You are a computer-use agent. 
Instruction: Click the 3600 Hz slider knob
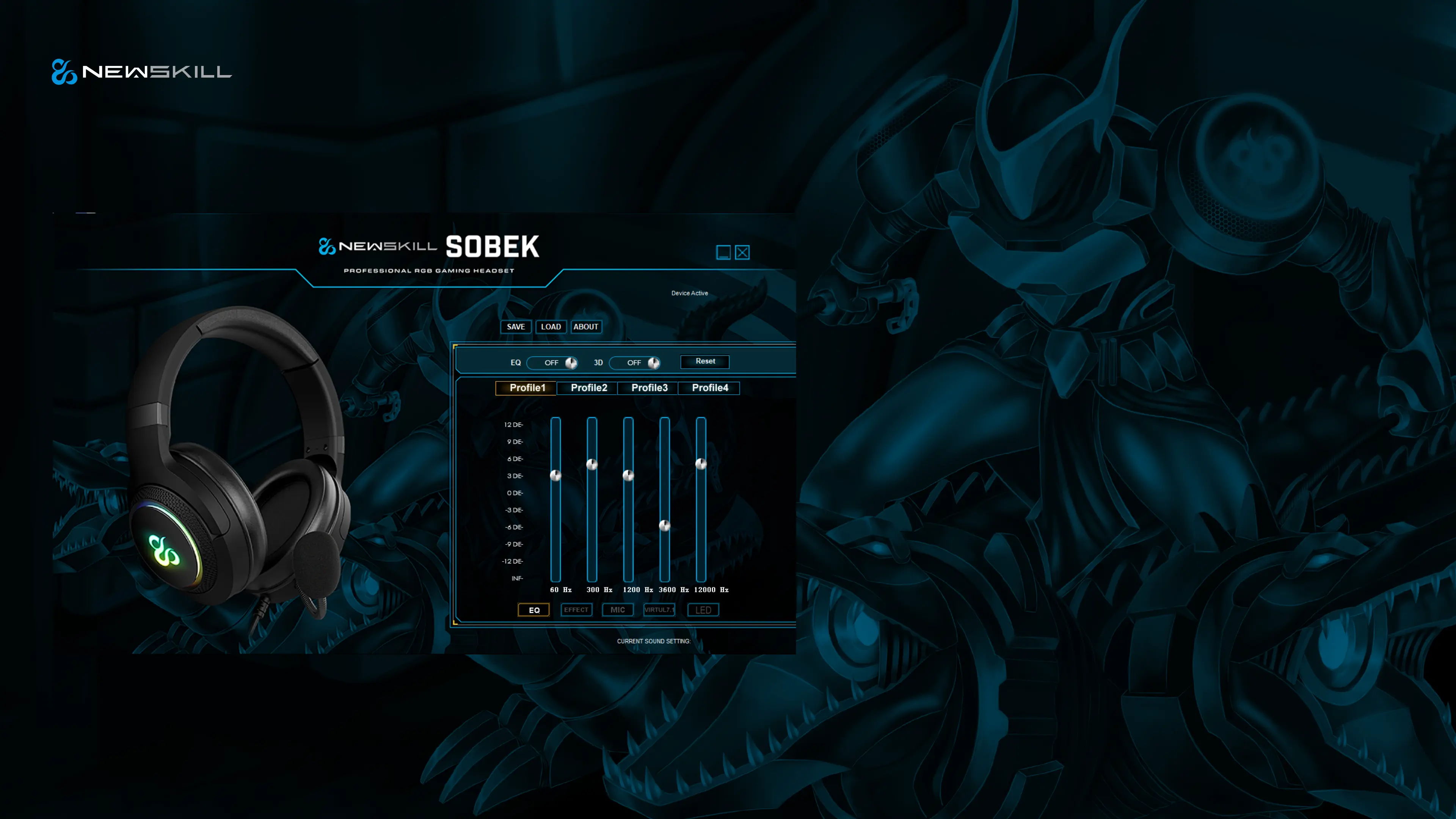click(x=665, y=526)
